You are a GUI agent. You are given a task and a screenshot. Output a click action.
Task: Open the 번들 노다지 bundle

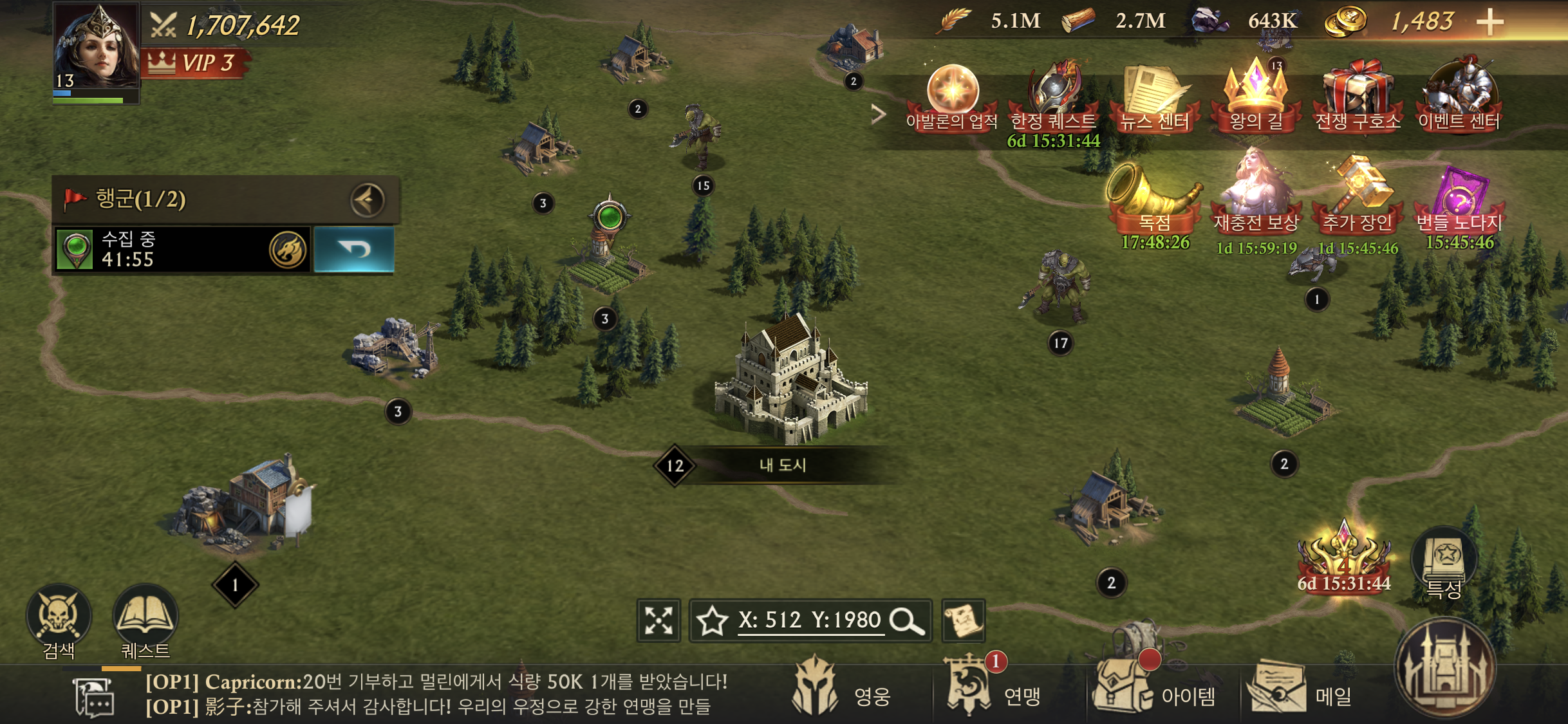click(1459, 200)
